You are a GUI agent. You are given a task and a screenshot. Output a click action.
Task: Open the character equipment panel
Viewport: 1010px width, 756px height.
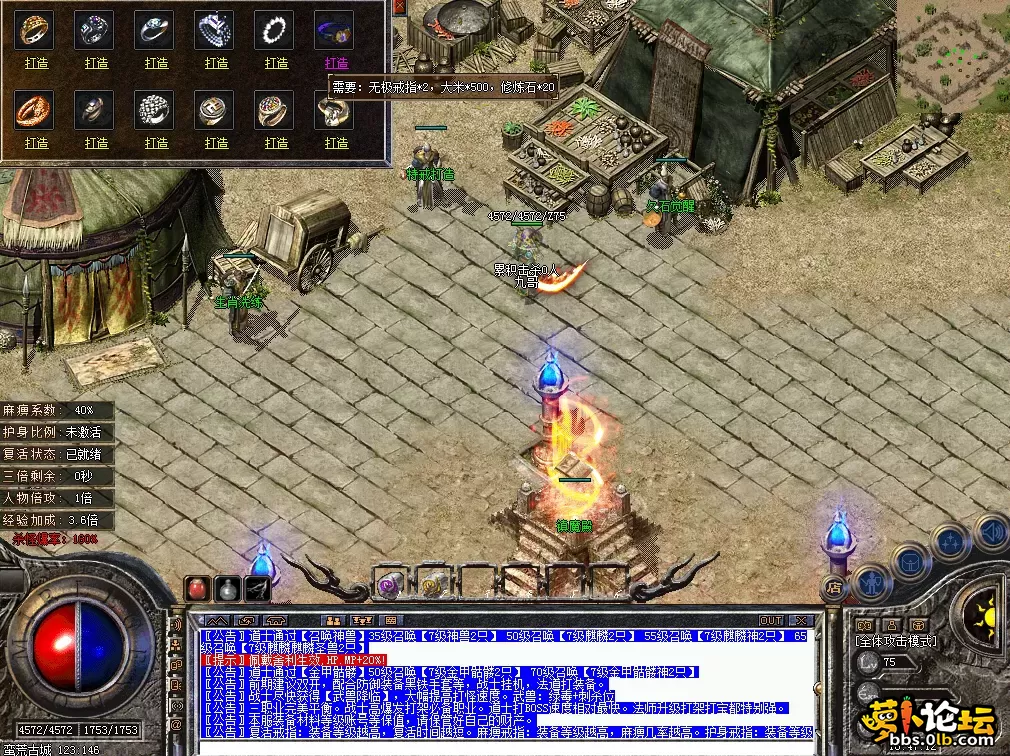[869, 579]
